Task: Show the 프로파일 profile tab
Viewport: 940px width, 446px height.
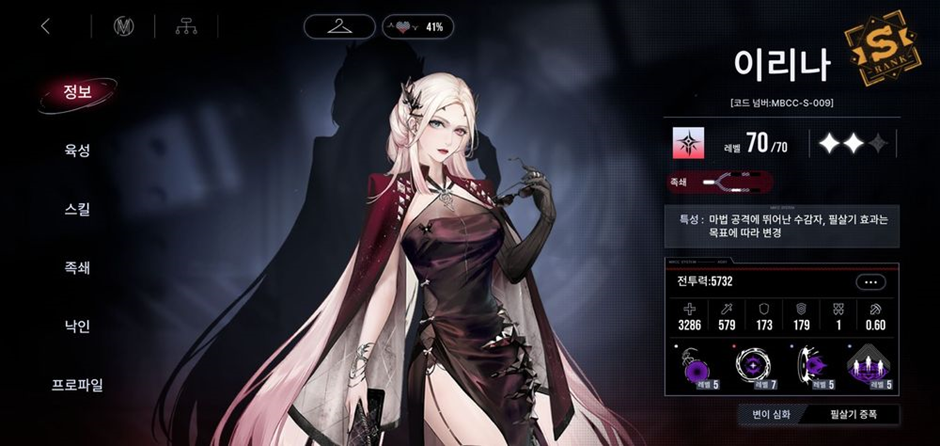Action: click(77, 384)
